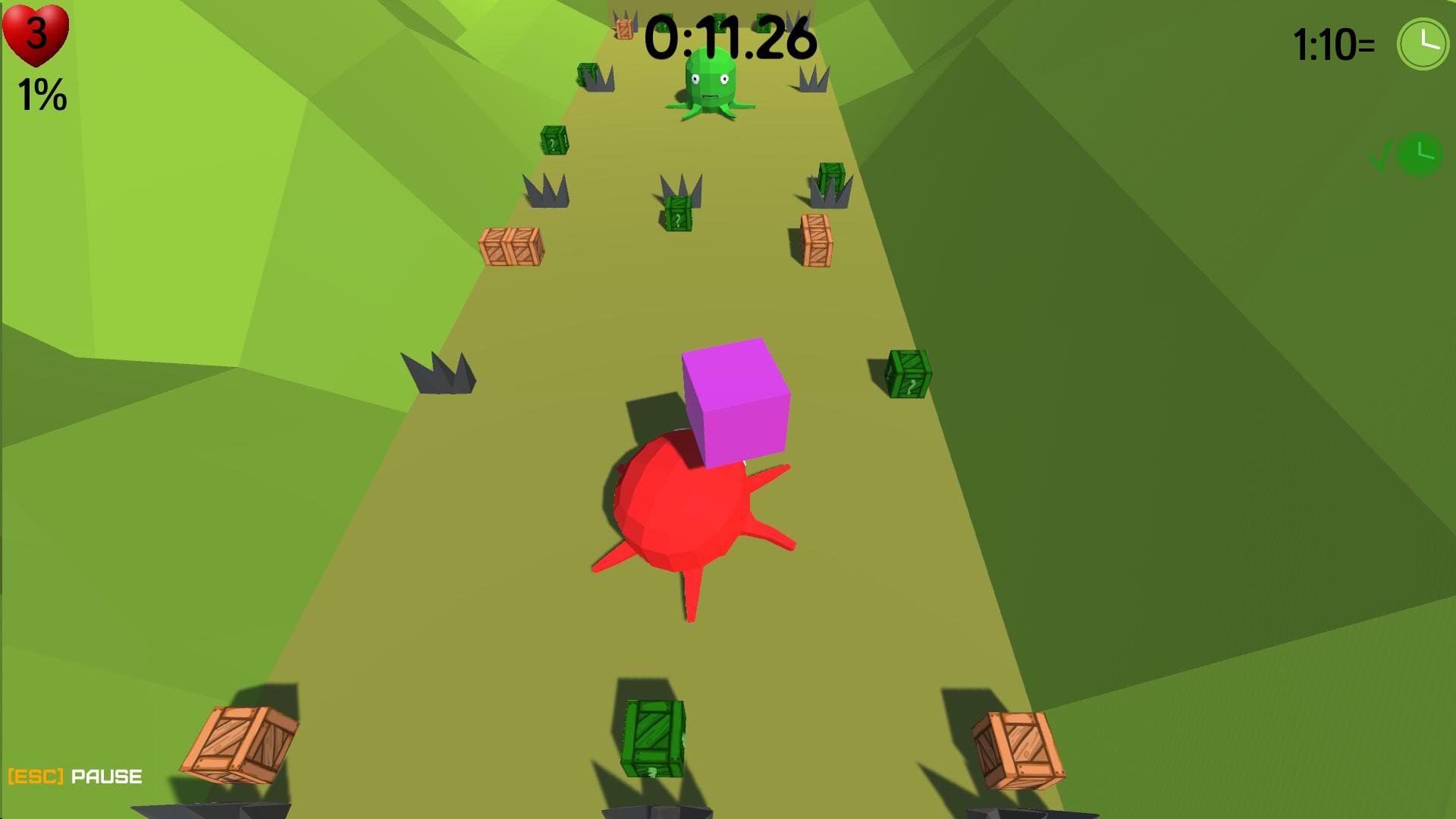Select the tipped orange crate on the left path

click(512, 246)
